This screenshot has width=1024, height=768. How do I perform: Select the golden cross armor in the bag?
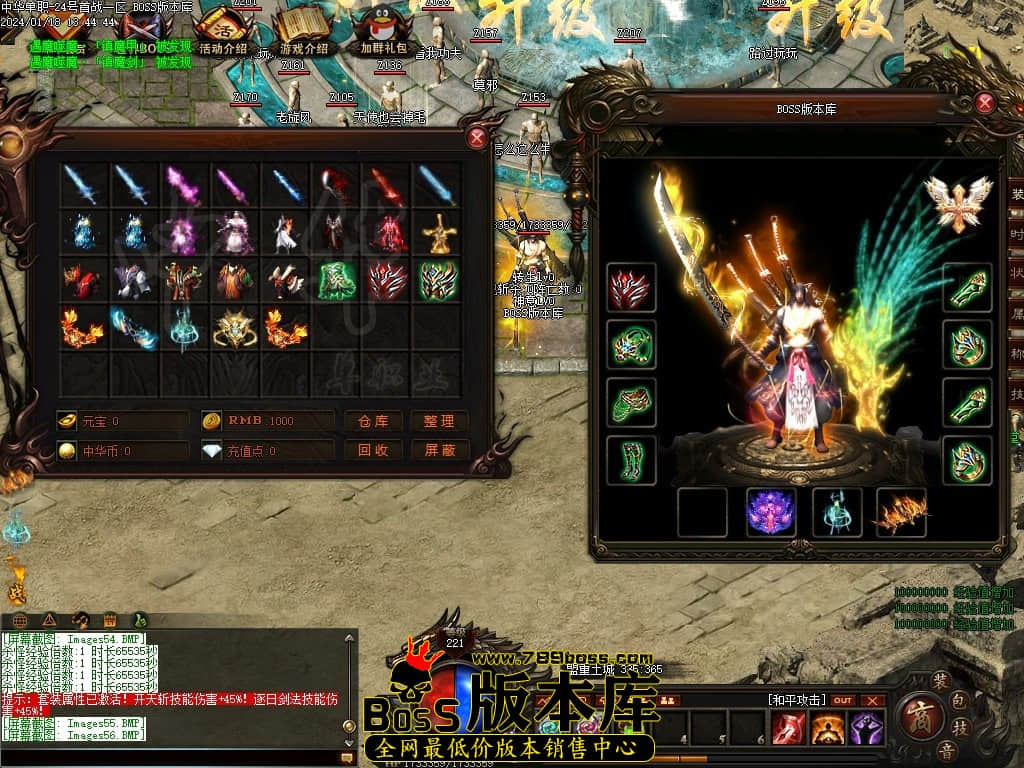(x=438, y=233)
